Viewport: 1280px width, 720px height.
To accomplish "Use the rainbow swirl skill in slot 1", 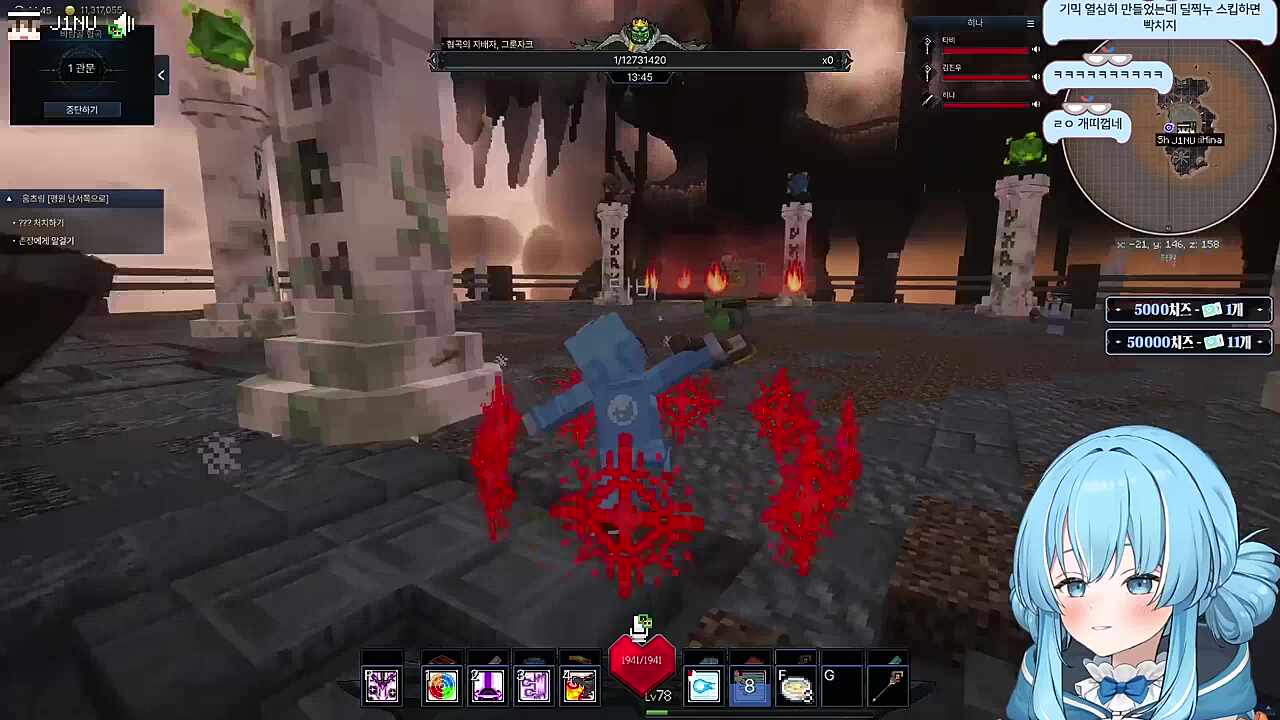I will point(441,685).
